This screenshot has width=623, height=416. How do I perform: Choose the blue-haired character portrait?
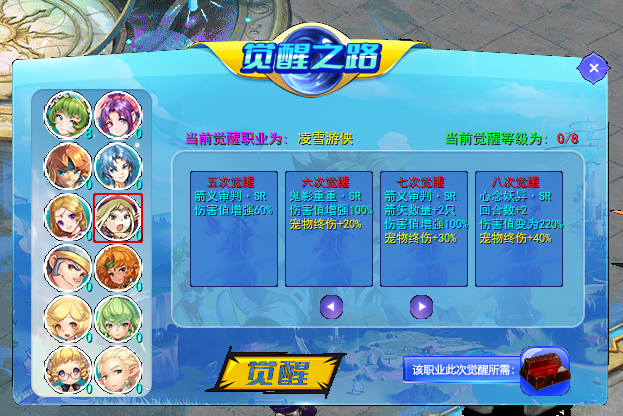[117, 165]
